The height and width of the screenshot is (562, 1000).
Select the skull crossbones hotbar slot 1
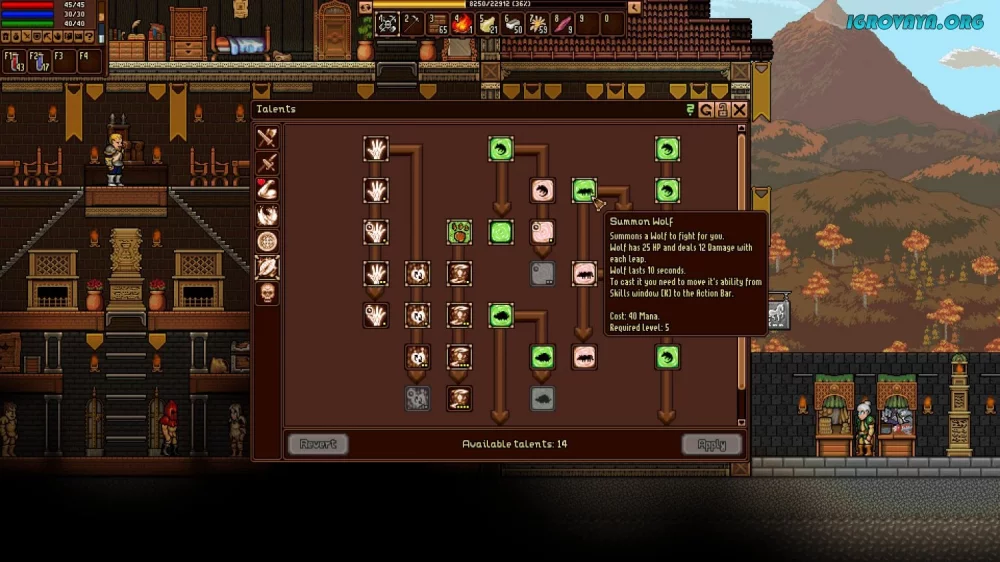coord(388,23)
